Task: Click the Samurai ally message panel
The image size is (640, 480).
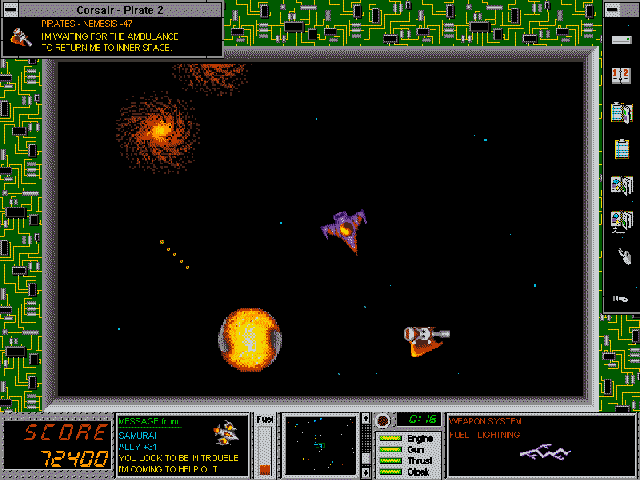Action: [x=181, y=444]
